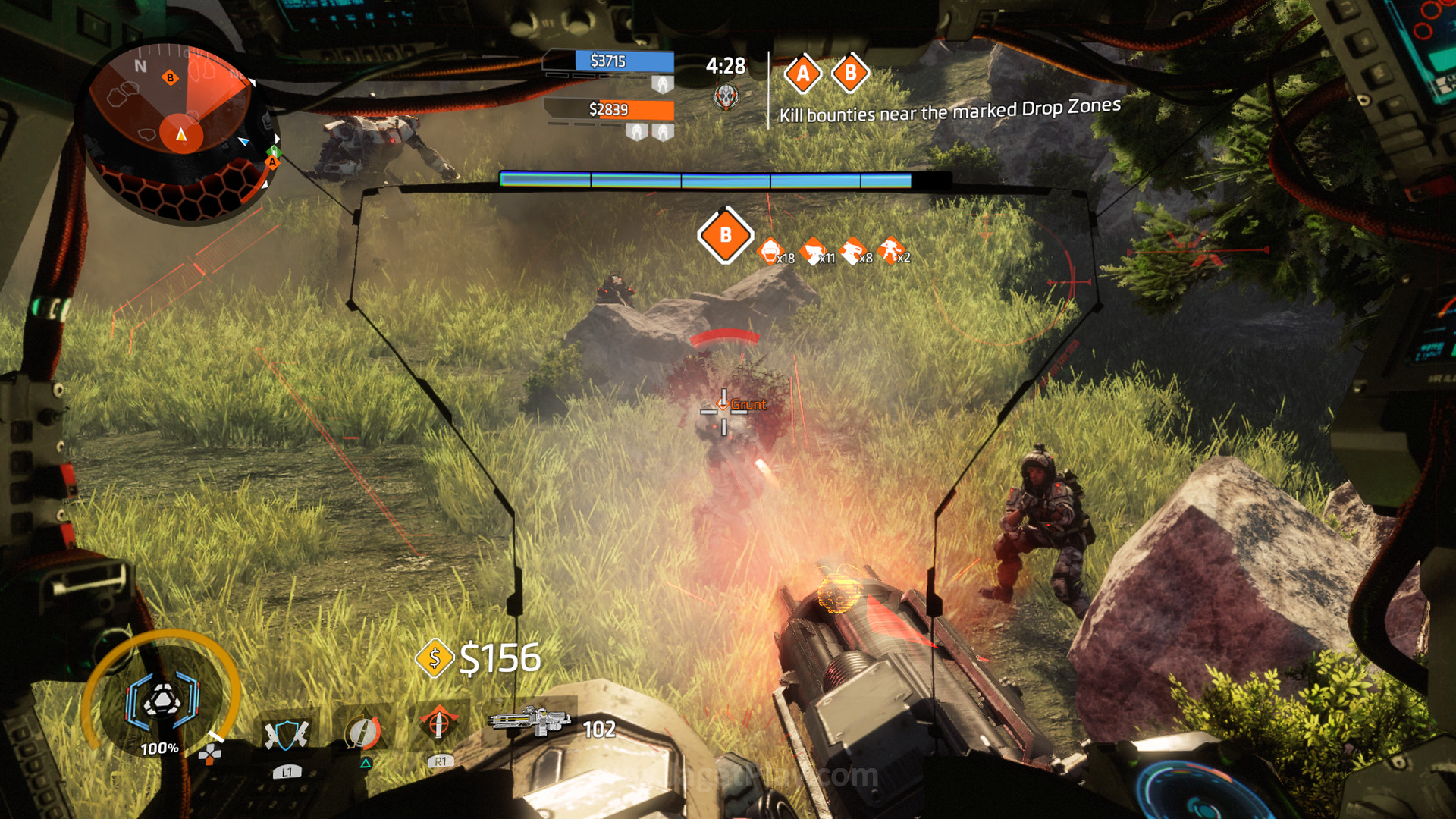Select the grunt bounty icon marked x18
Viewport: 1456px width, 819px height.
(770, 251)
